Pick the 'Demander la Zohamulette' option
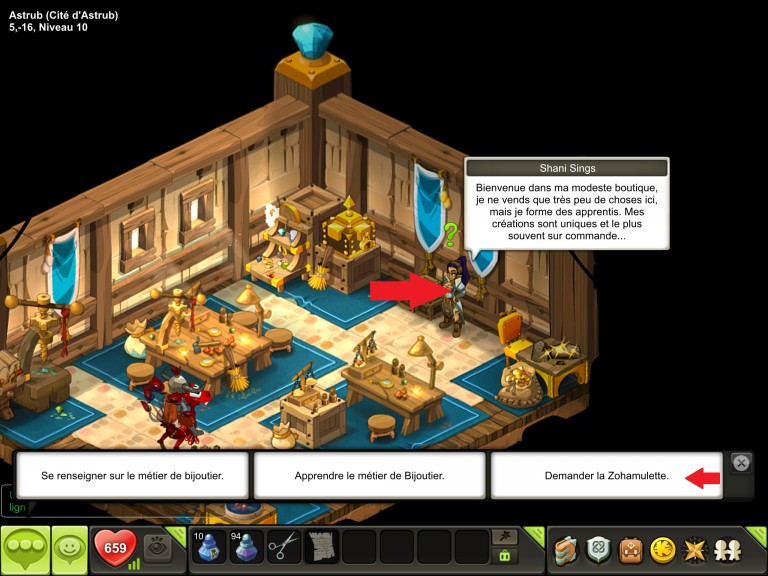768x576 pixels. click(606, 476)
